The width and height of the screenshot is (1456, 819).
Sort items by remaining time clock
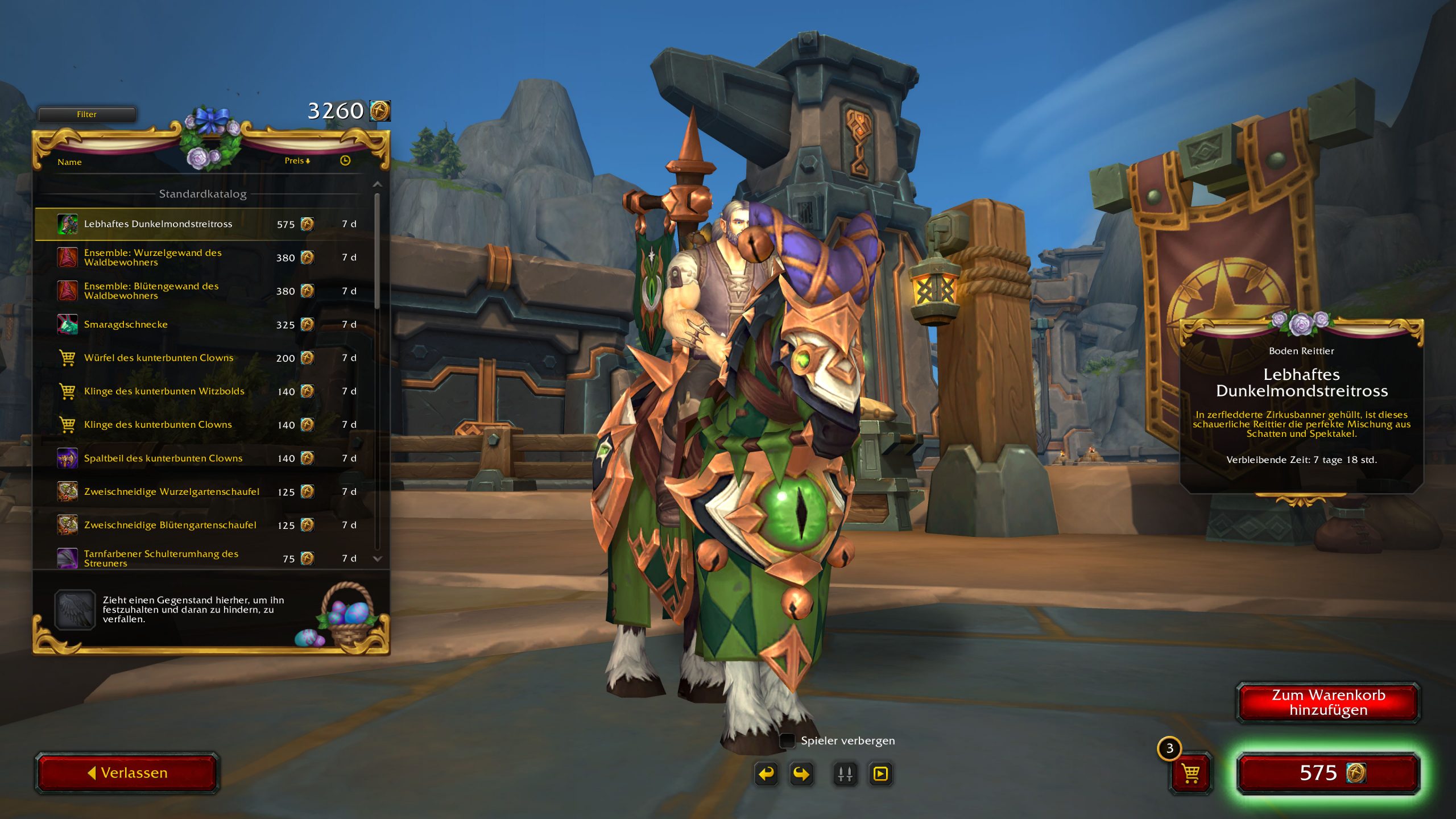click(x=345, y=161)
